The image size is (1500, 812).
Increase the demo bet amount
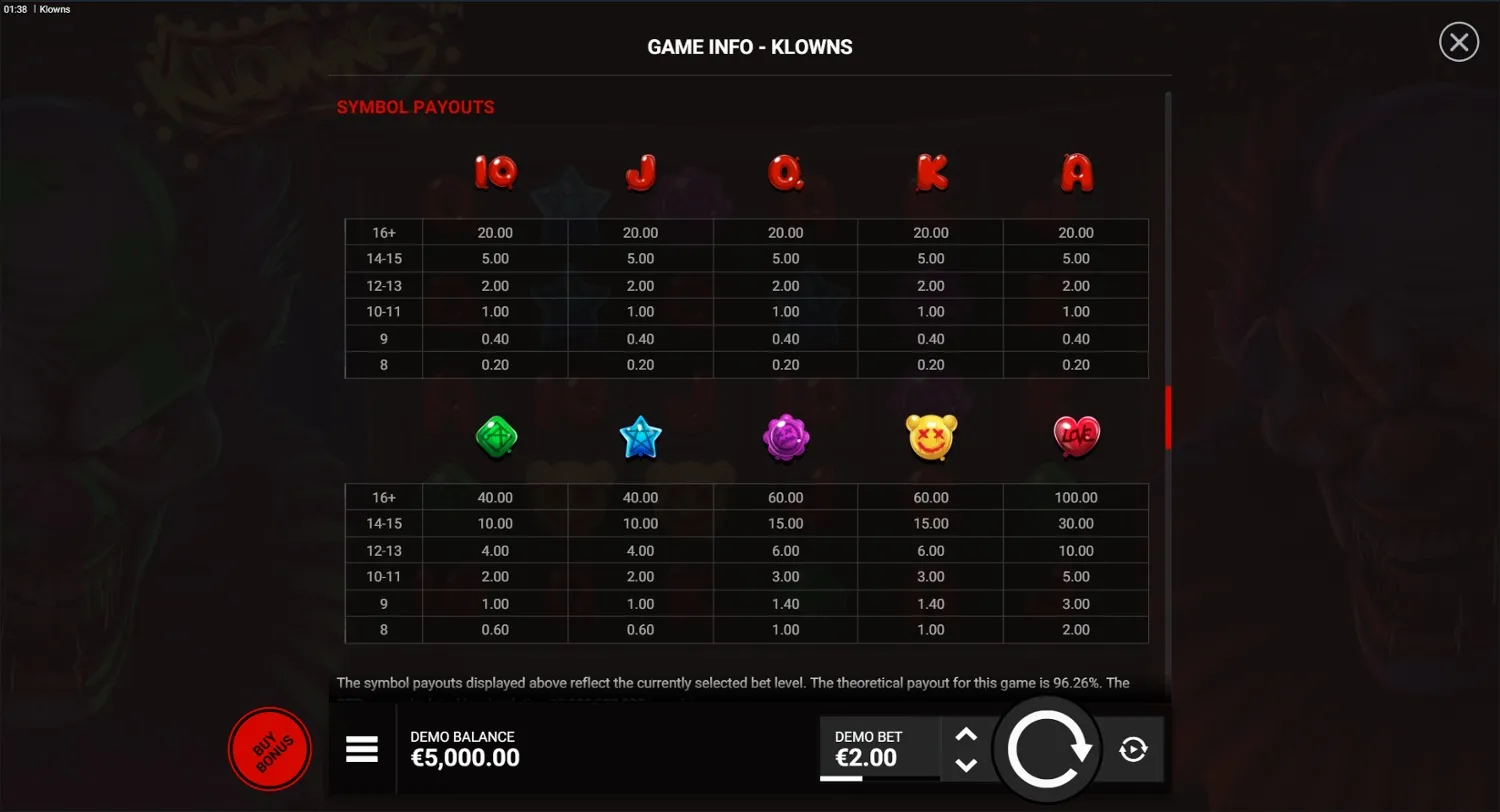(x=966, y=734)
